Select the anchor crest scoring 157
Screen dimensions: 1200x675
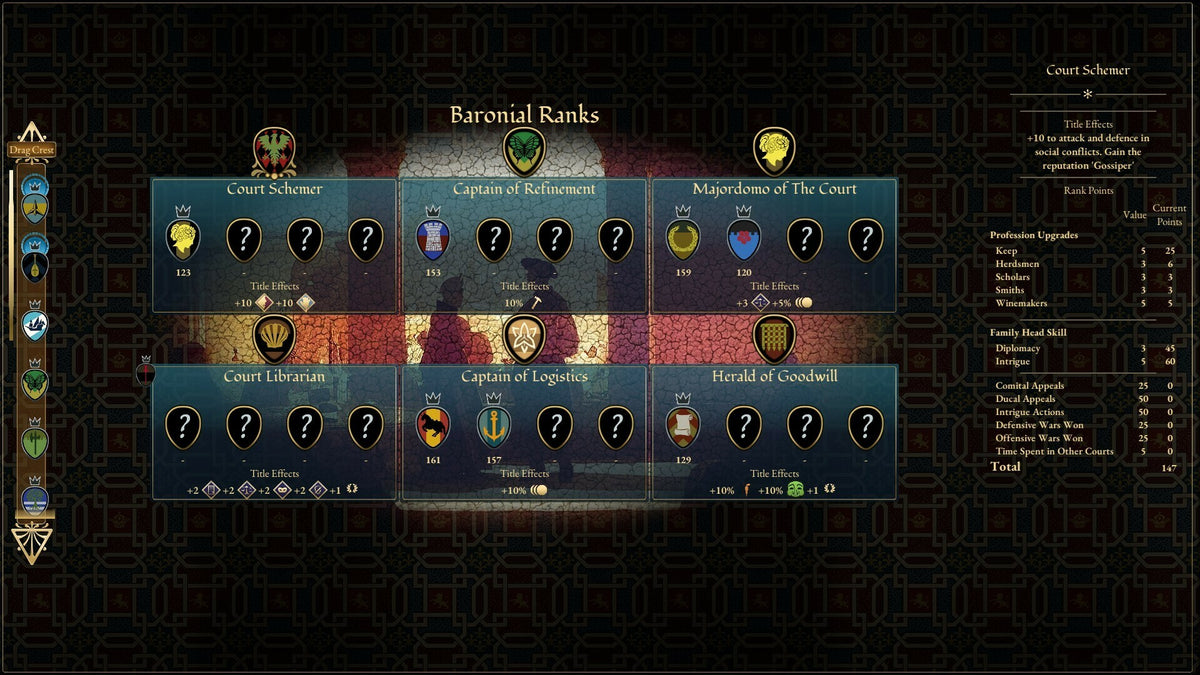(x=494, y=427)
